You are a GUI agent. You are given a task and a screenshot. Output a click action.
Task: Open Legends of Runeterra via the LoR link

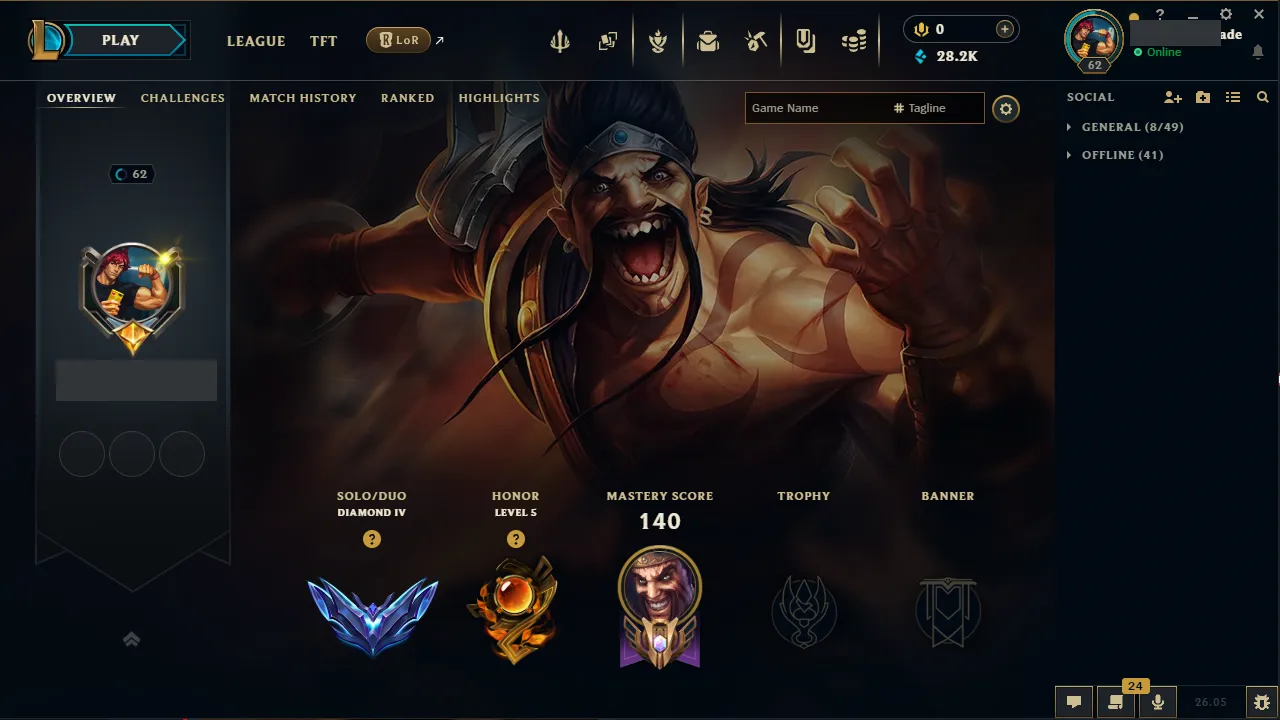click(x=399, y=40)
